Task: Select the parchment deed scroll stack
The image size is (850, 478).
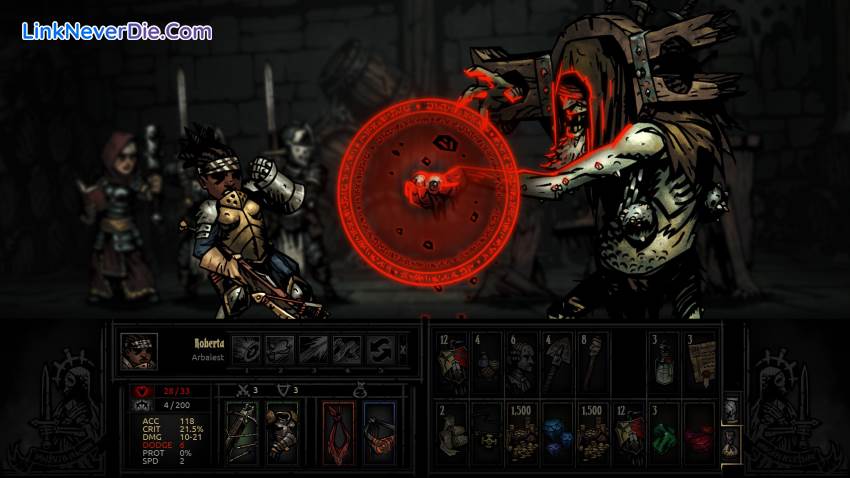Action: (x=700, y=362)
